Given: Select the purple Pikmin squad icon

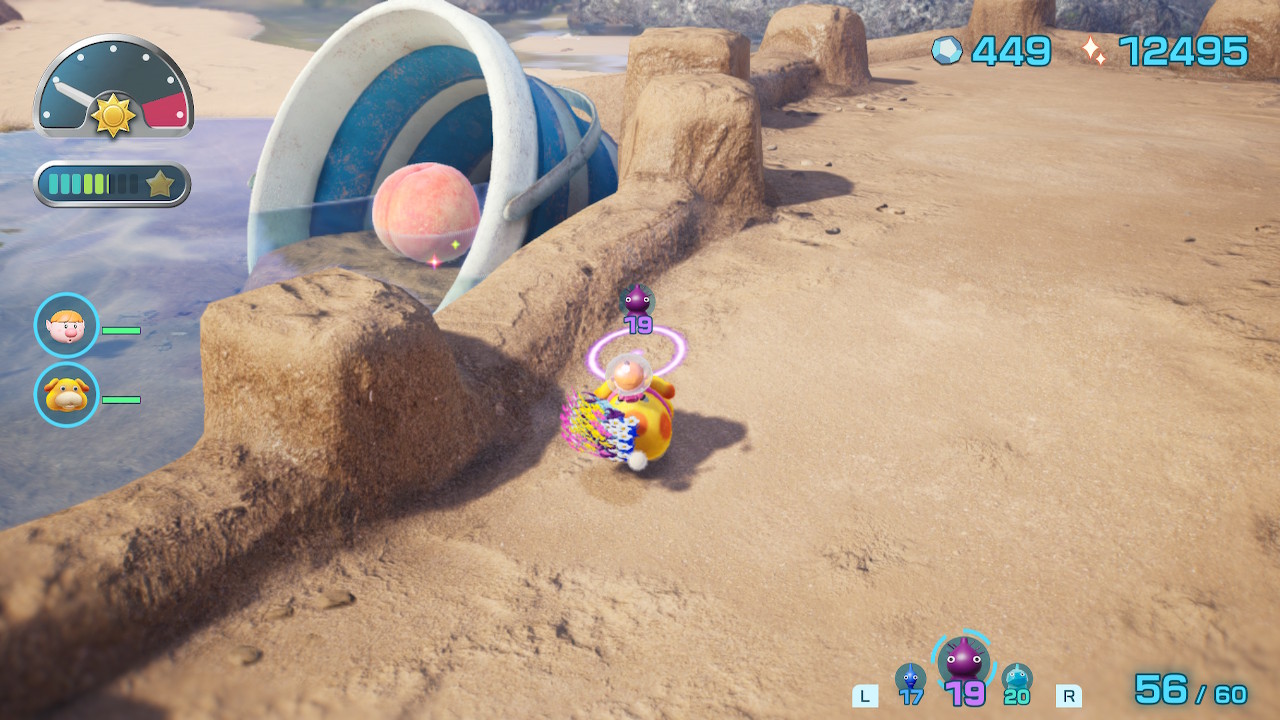Looking at the screenshot, I should tap(964, 661).
